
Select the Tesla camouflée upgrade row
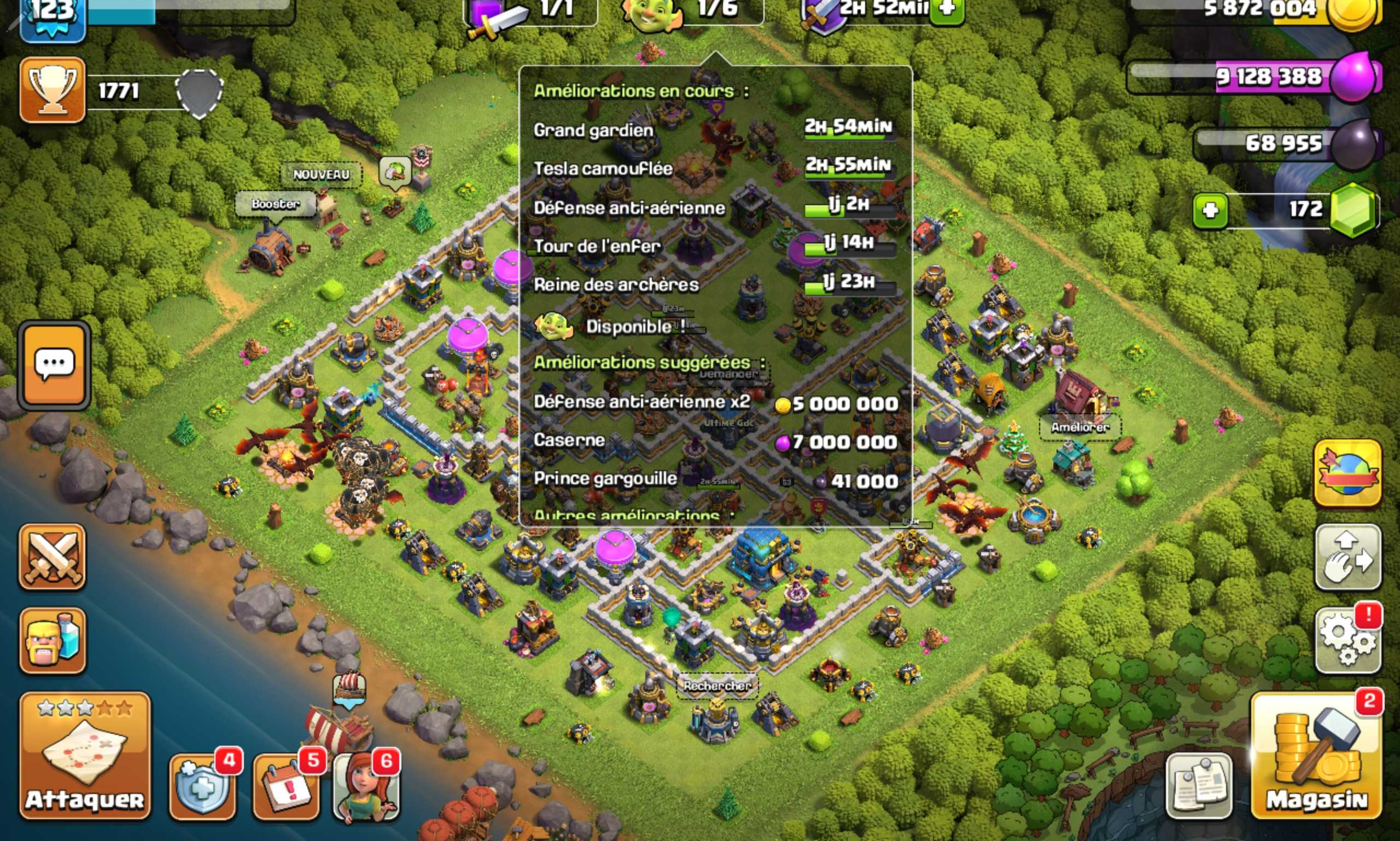coord(714,169)
